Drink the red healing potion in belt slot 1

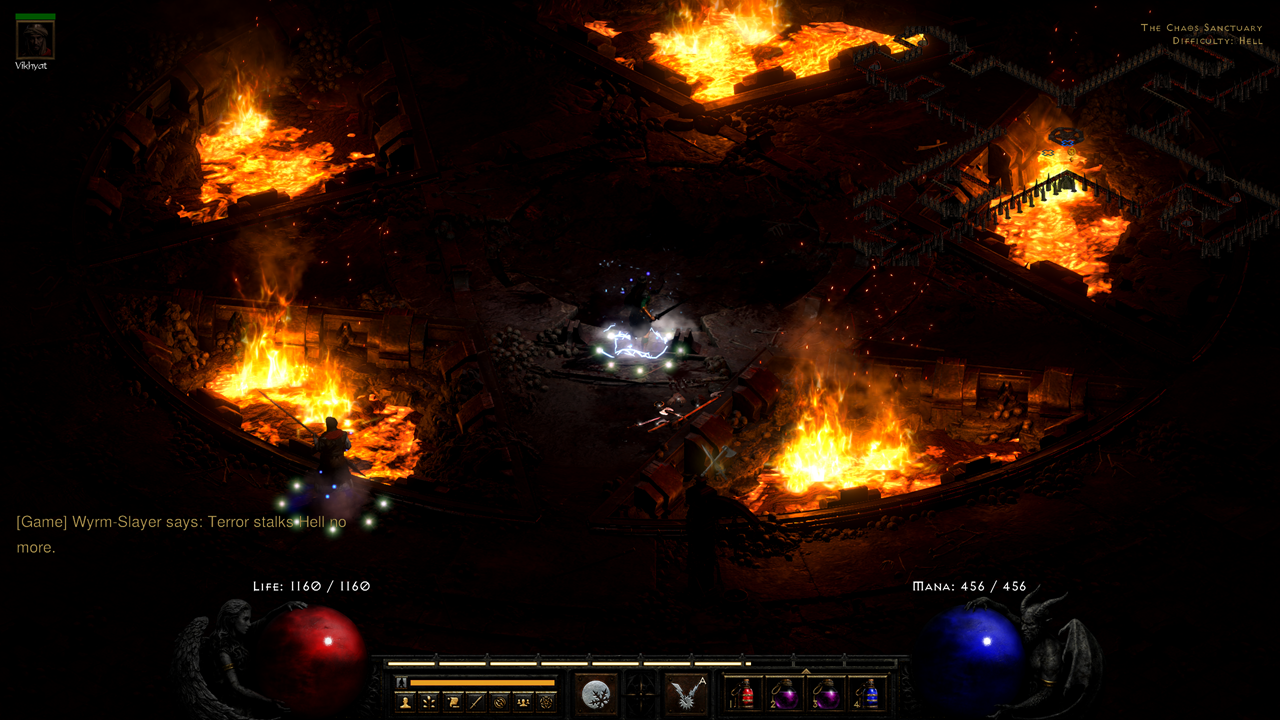pyautogui.click(x=746, y=694)
